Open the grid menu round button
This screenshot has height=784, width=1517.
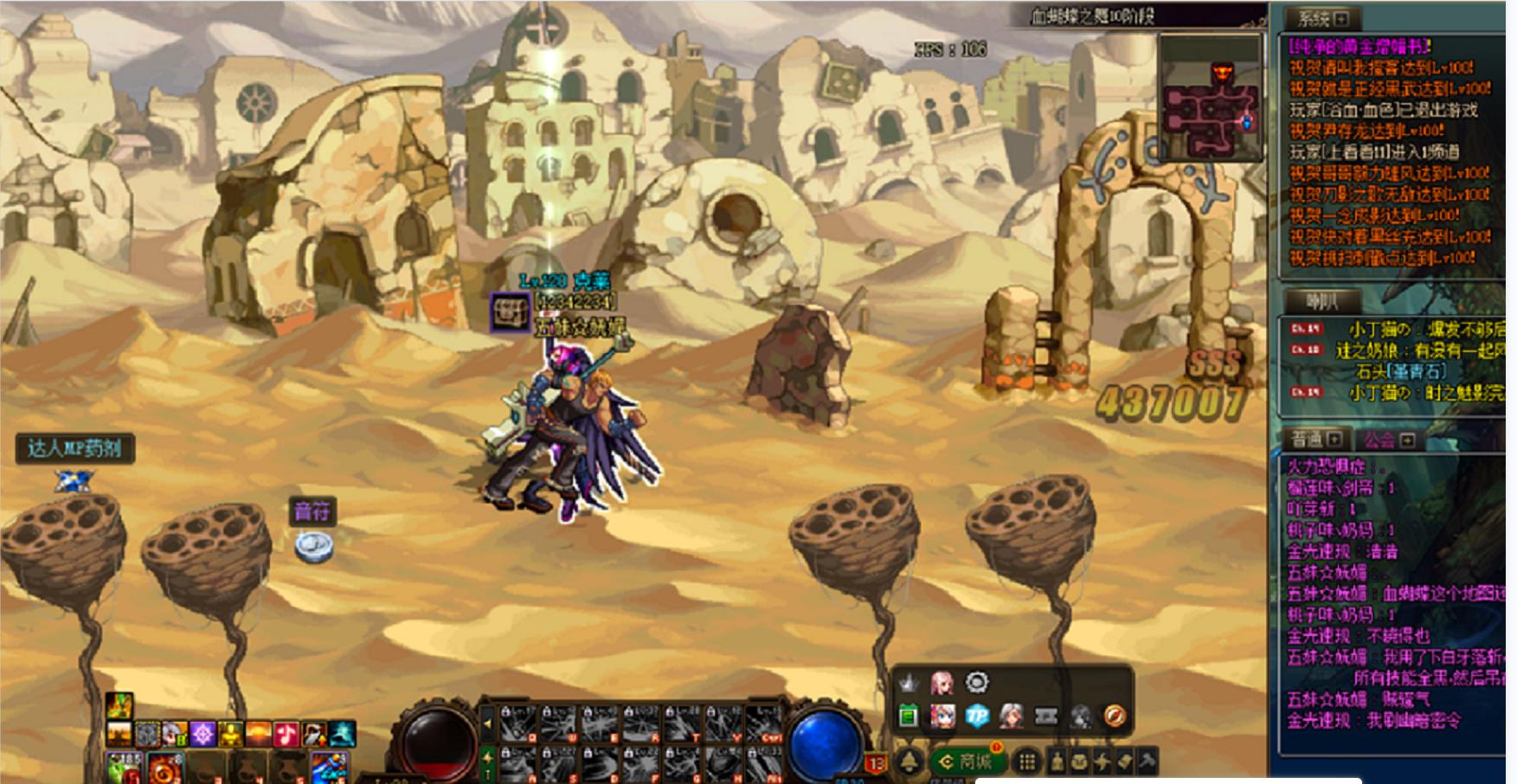coord(1026,762)
